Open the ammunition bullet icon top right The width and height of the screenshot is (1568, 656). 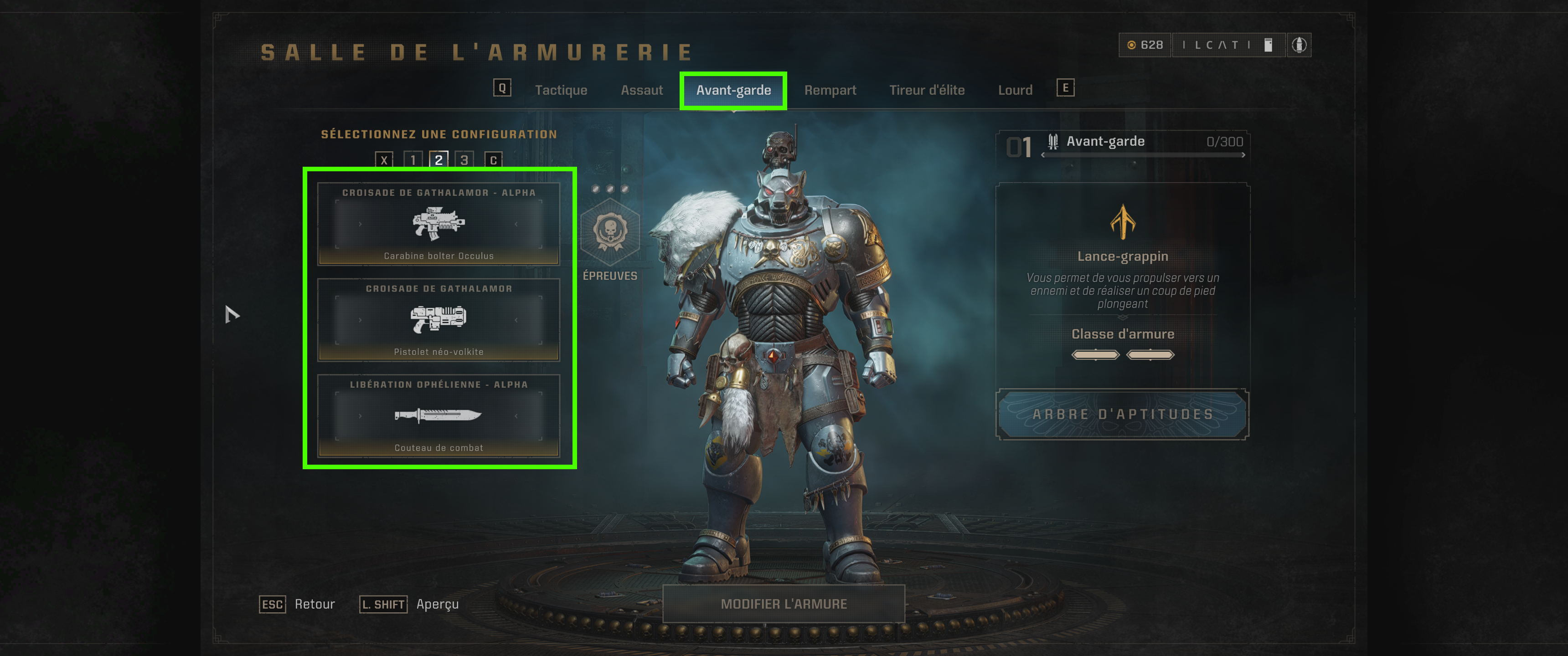1300,45
